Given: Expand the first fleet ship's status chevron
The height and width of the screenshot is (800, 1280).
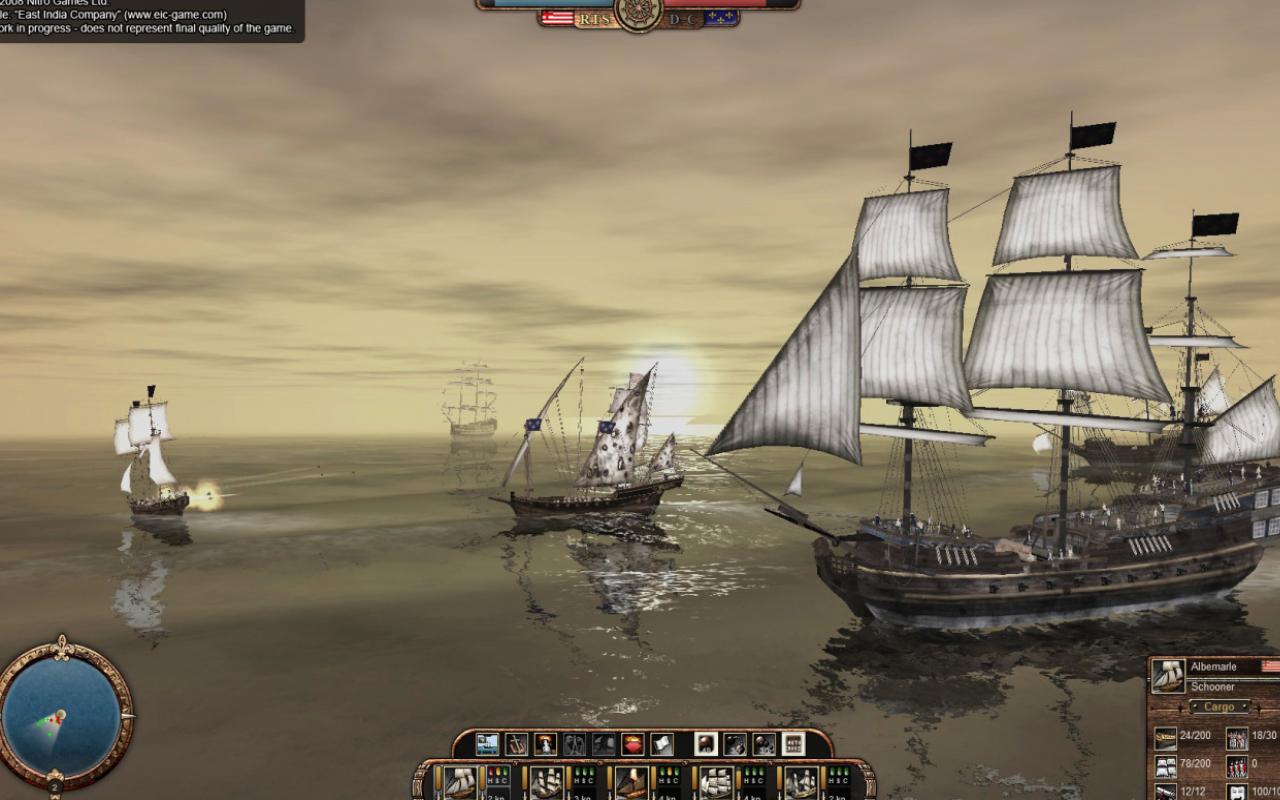Looking at the screenshot, I should click(515, 762).
